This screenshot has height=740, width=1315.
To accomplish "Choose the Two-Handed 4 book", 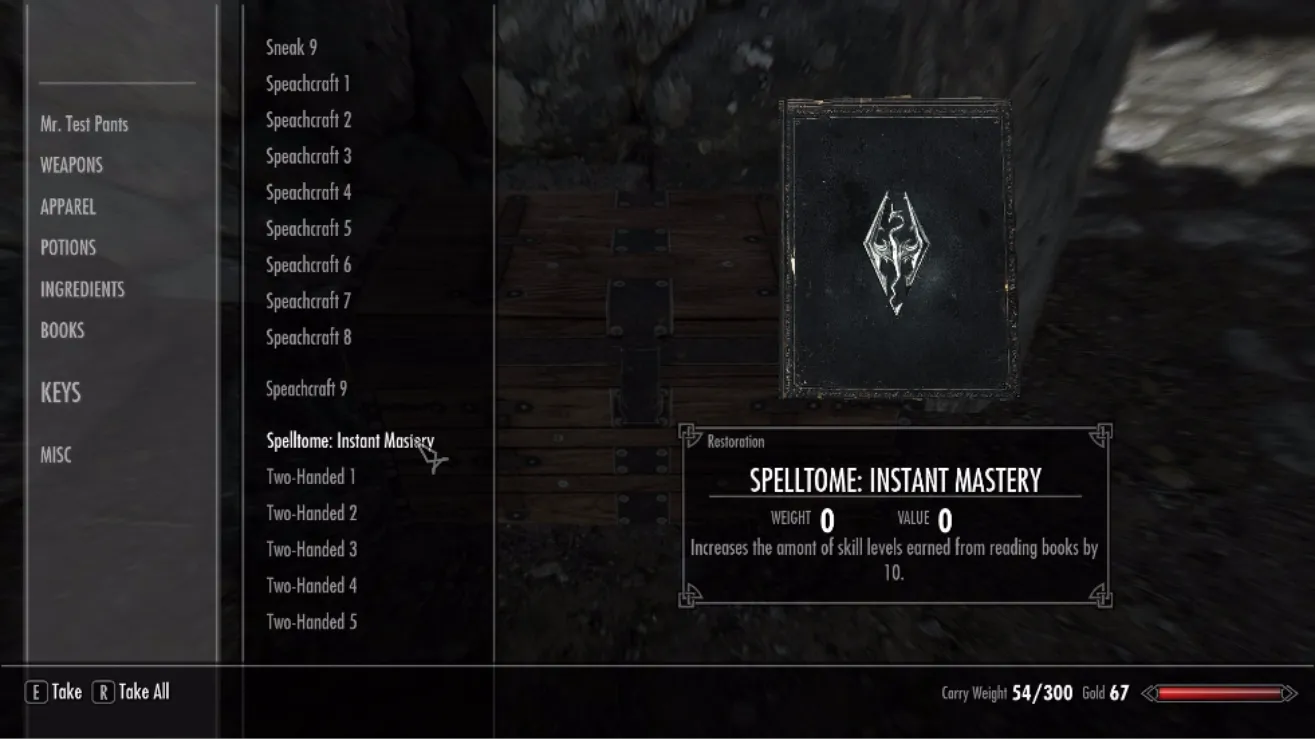I will [x=311, y=586].
